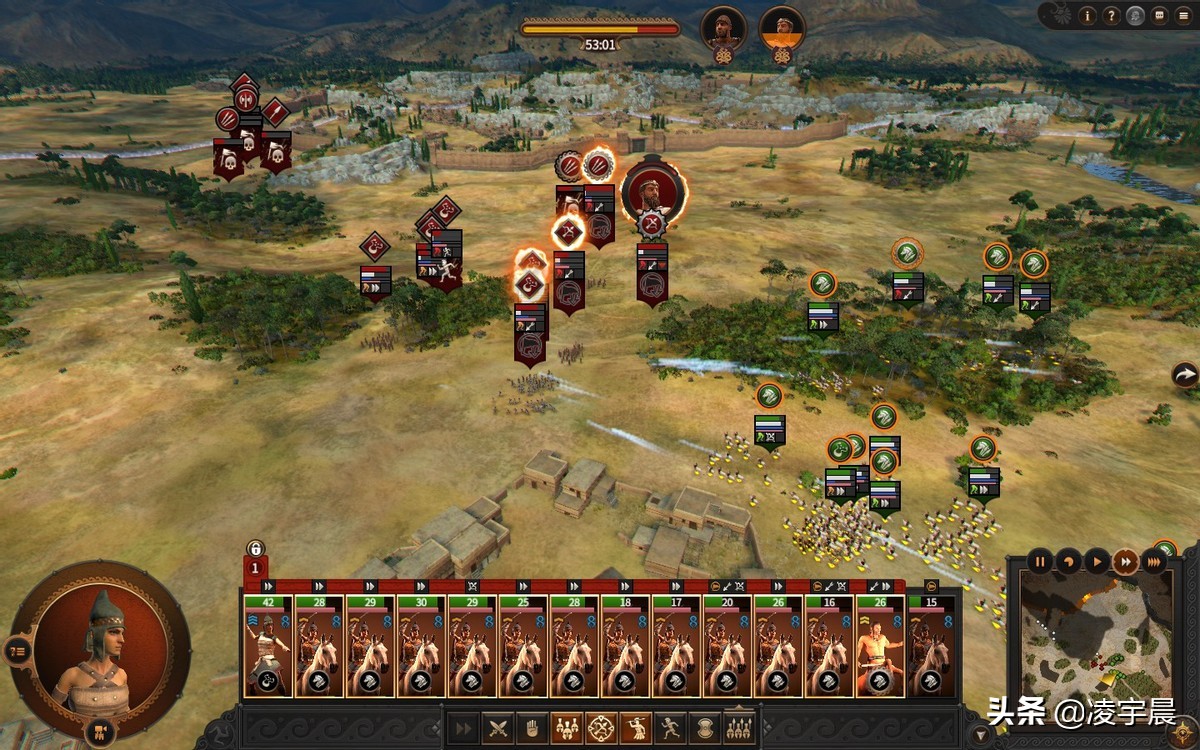
Task: Select the general unit card with 42 men
Action: tap(268, 646)
